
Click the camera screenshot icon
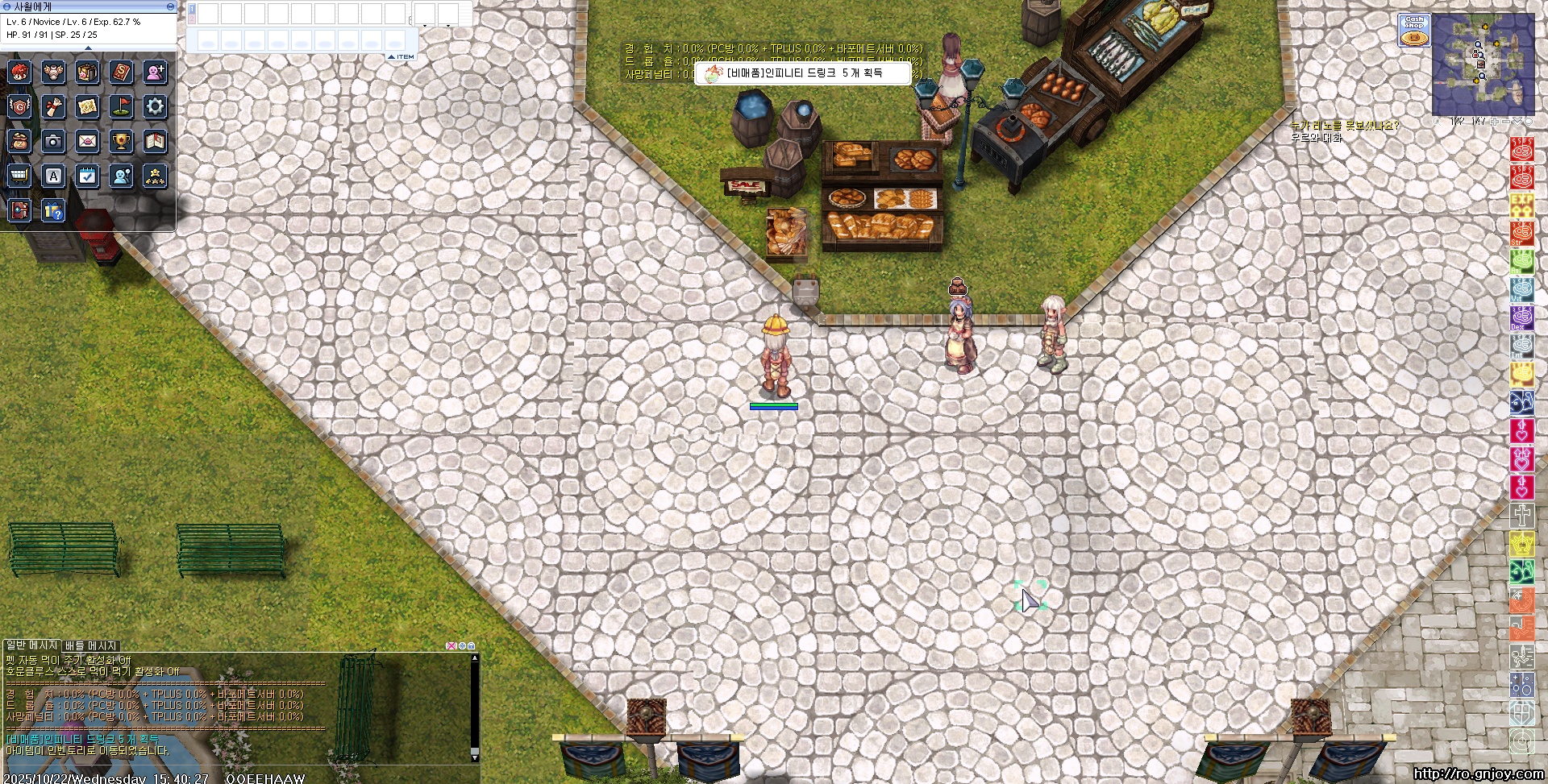[x=53, y=142]
